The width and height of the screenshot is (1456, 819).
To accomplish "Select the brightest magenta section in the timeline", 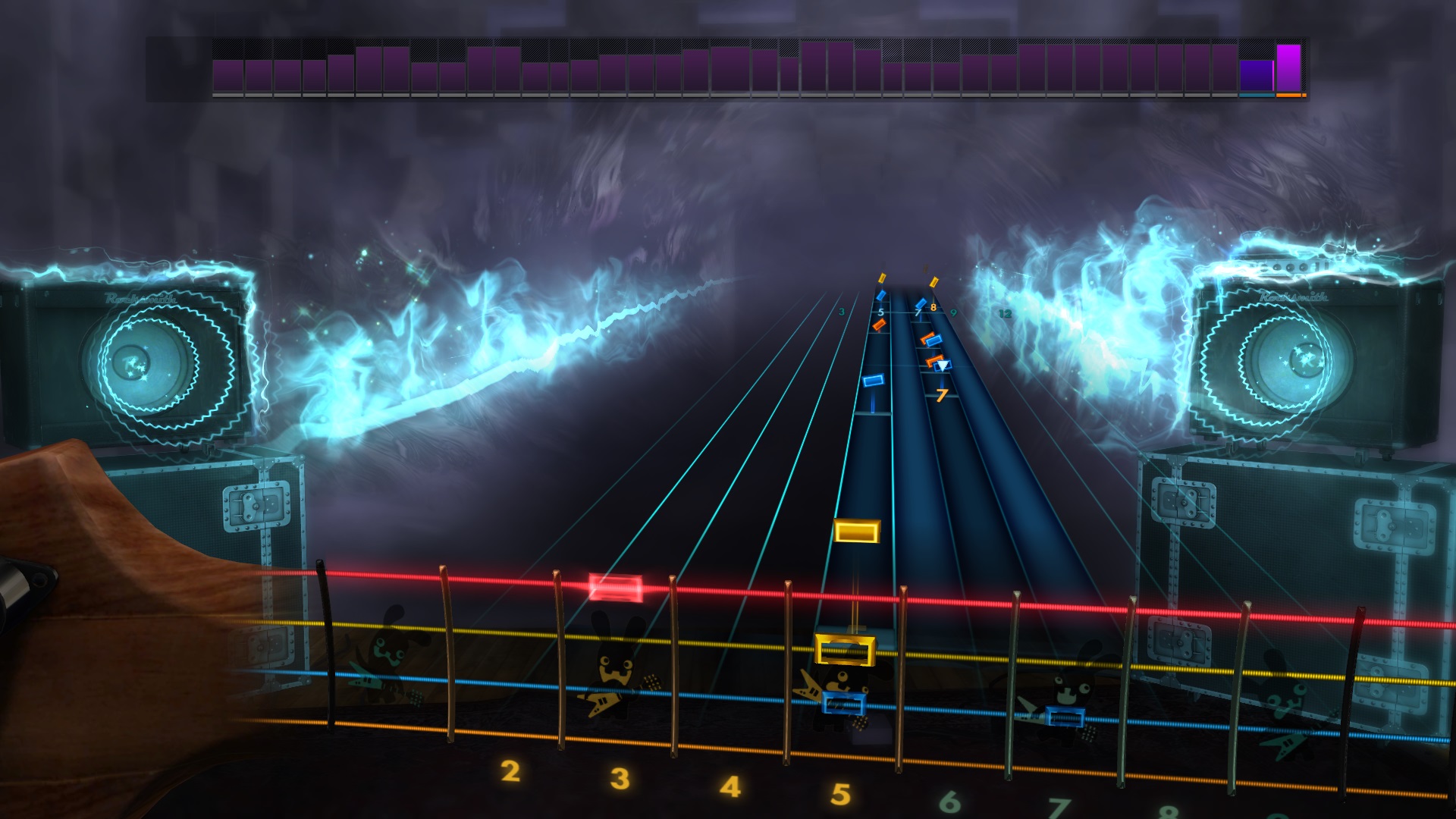I will (x=1288, y=68).
